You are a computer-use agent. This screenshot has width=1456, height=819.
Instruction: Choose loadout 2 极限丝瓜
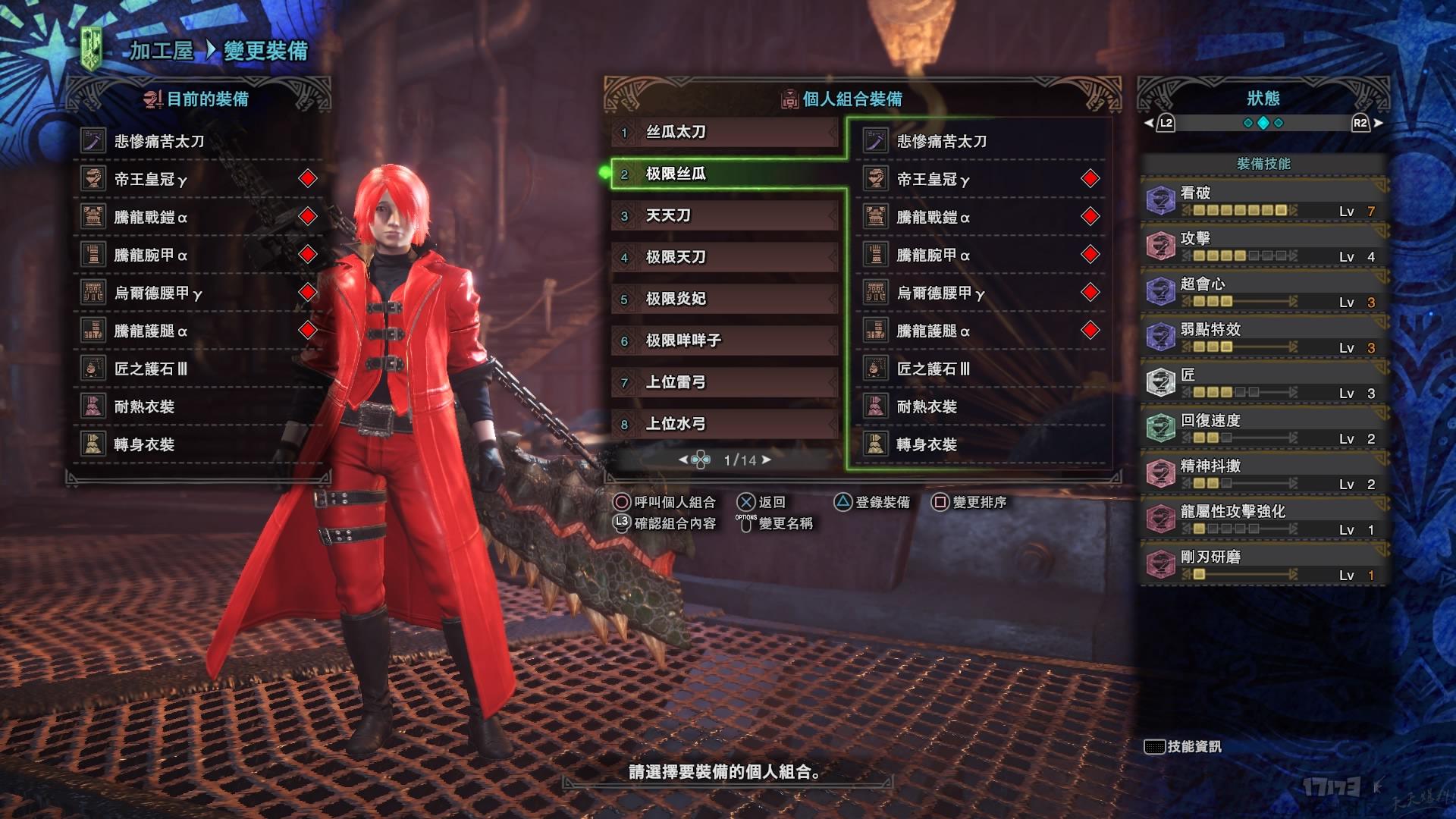(724, 174)
